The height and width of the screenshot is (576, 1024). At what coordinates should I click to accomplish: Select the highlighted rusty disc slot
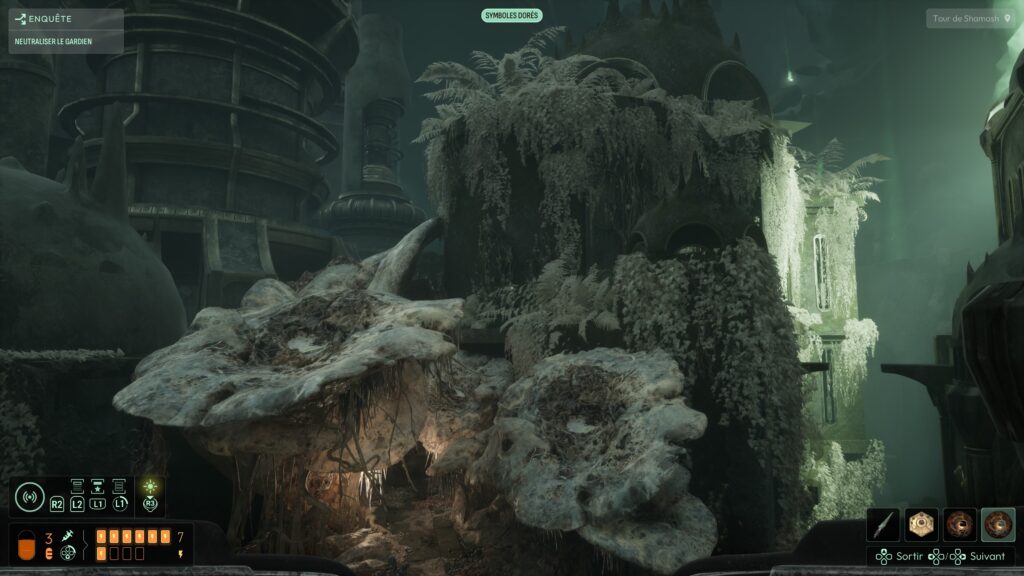coord(998,525)
